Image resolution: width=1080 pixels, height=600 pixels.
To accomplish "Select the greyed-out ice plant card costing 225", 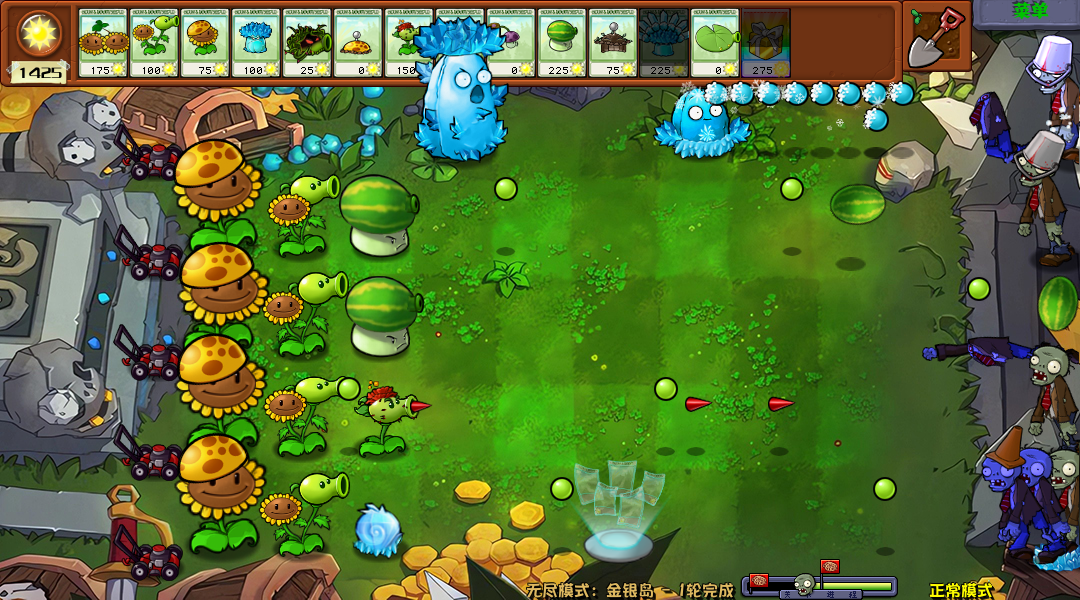I will [664, 42].
